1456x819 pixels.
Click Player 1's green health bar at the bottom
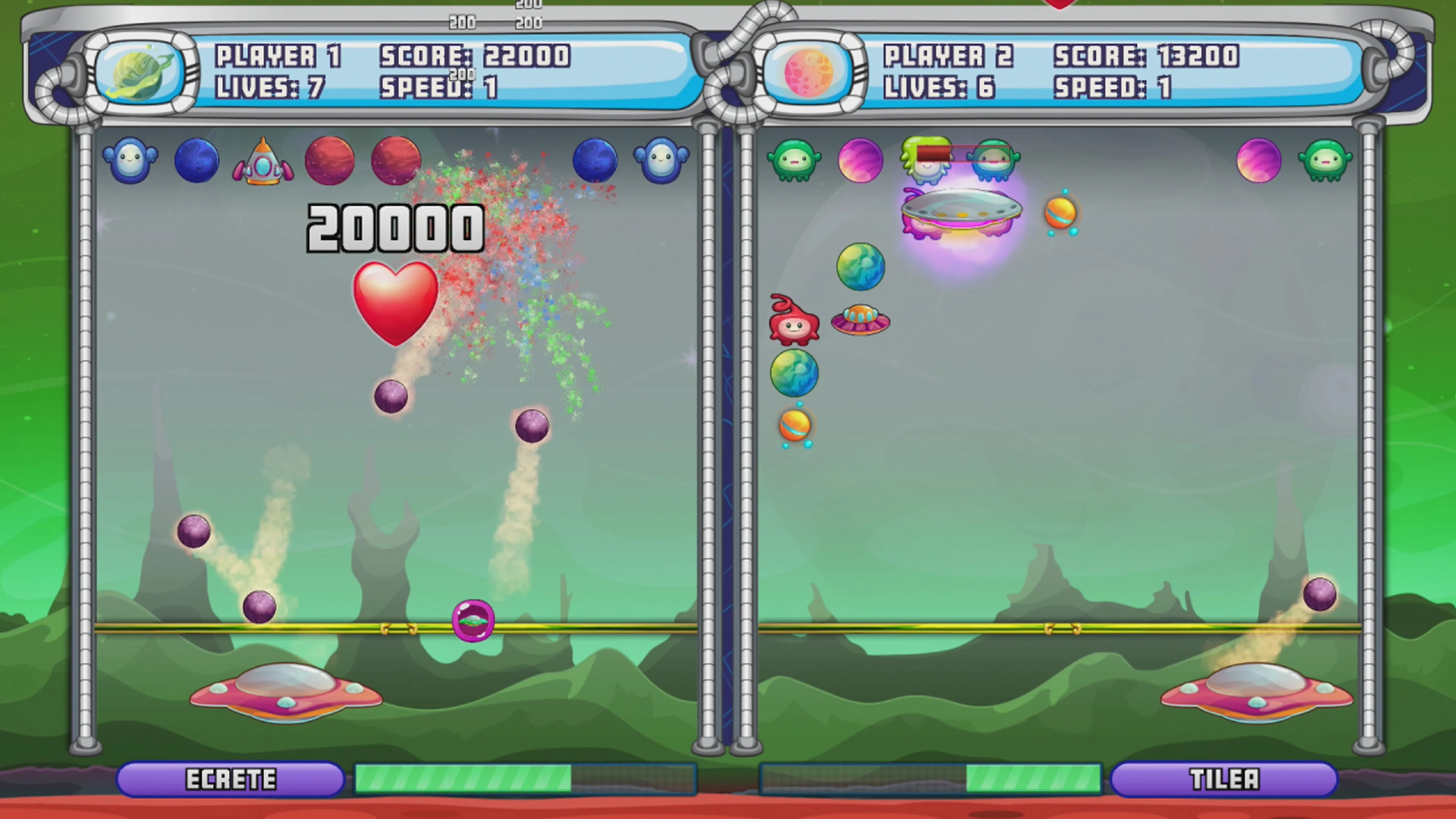coord(463,778)
